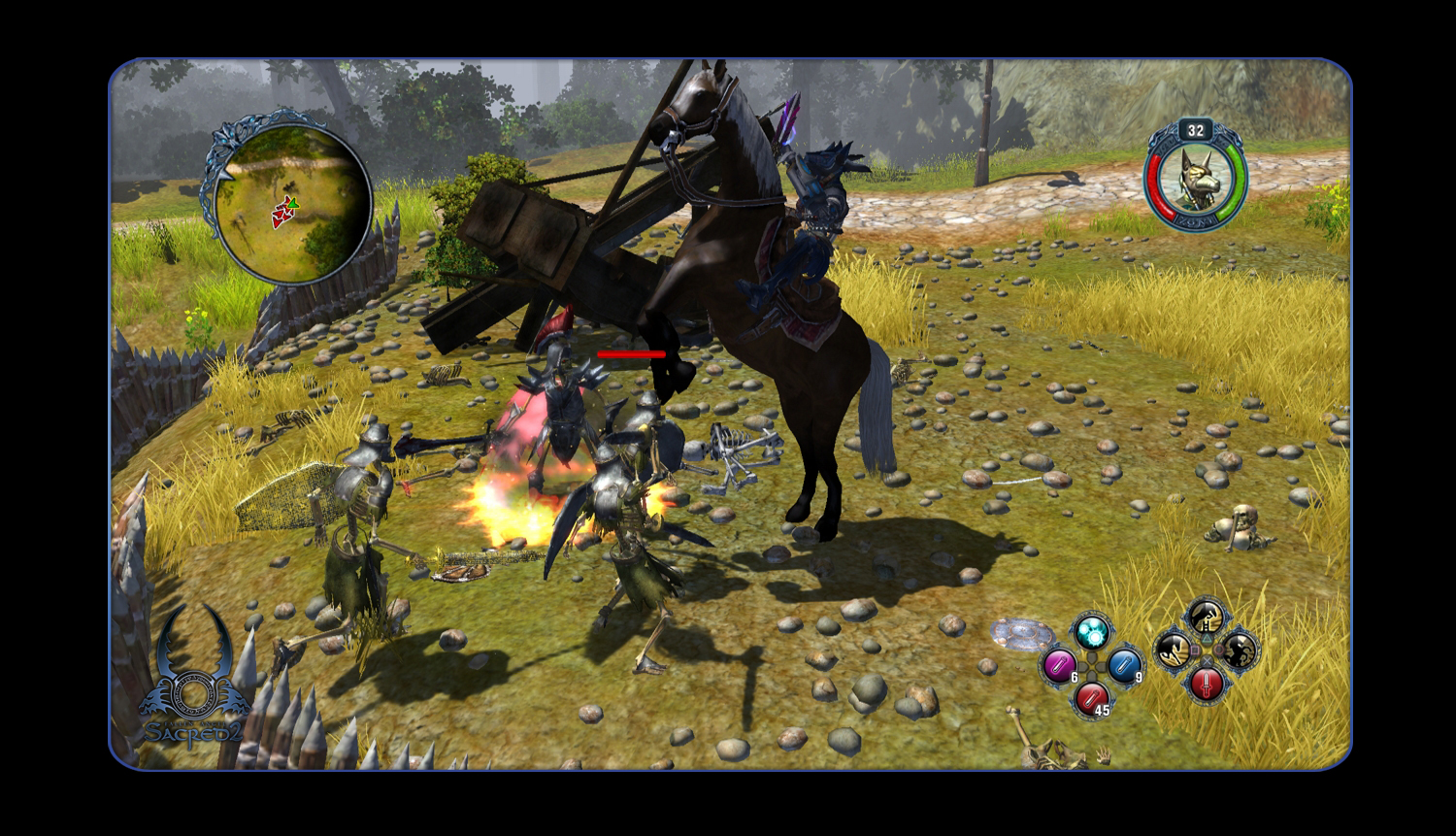Click the circular minimap
Image resolution: width=1456 pixels, height=836 pixels.
(289, 201)
